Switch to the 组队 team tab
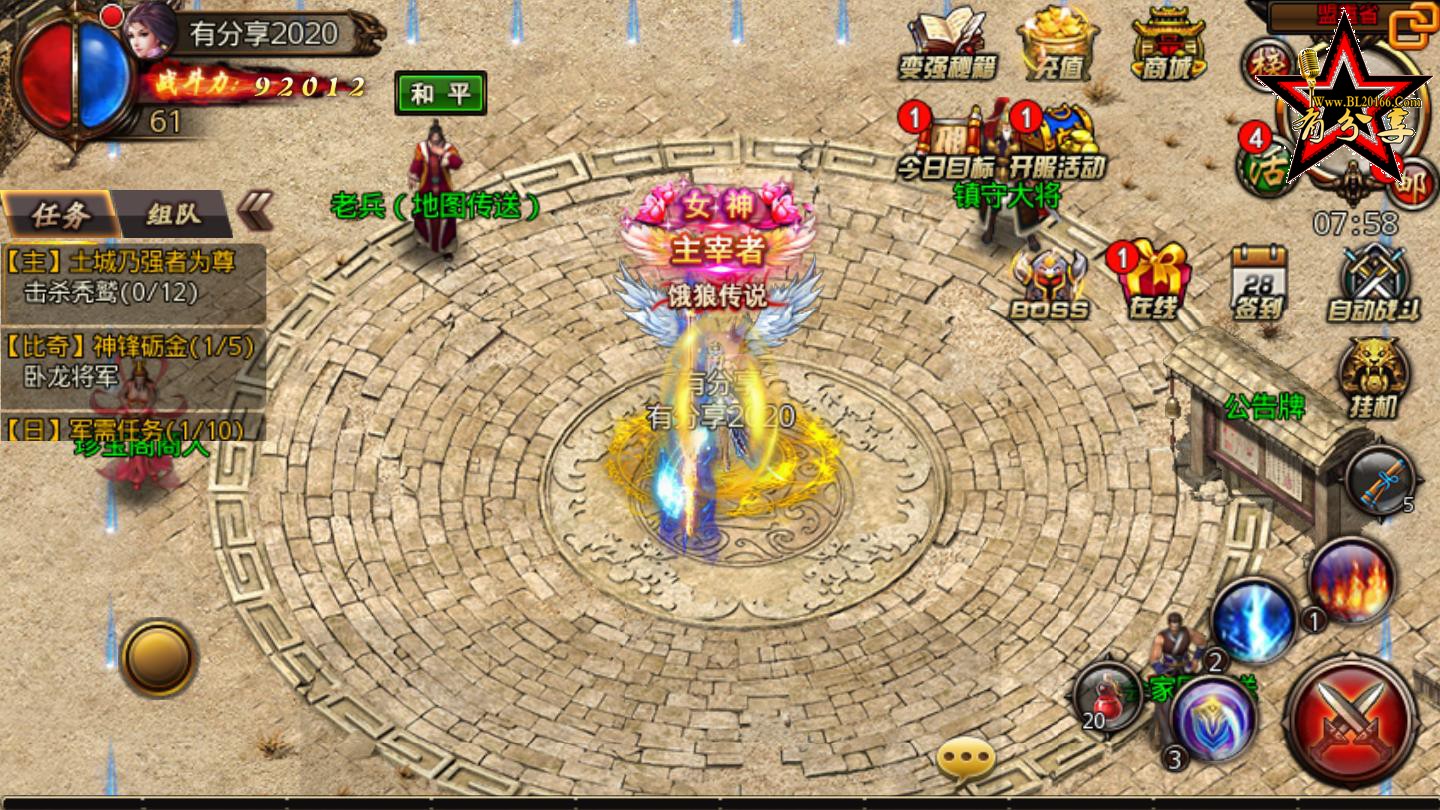The image size is (1440, 810). (x=173, y=214)
